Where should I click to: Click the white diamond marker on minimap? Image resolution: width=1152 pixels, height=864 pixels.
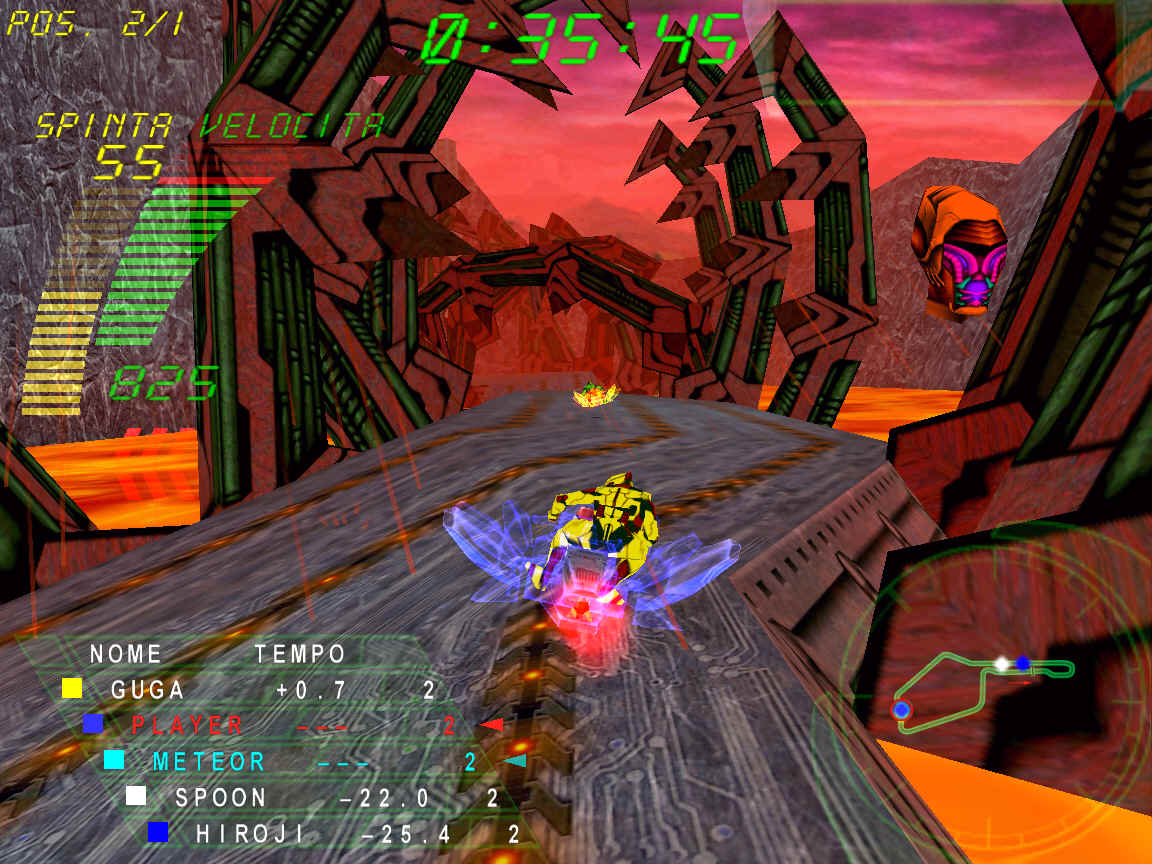[1002, 663]
